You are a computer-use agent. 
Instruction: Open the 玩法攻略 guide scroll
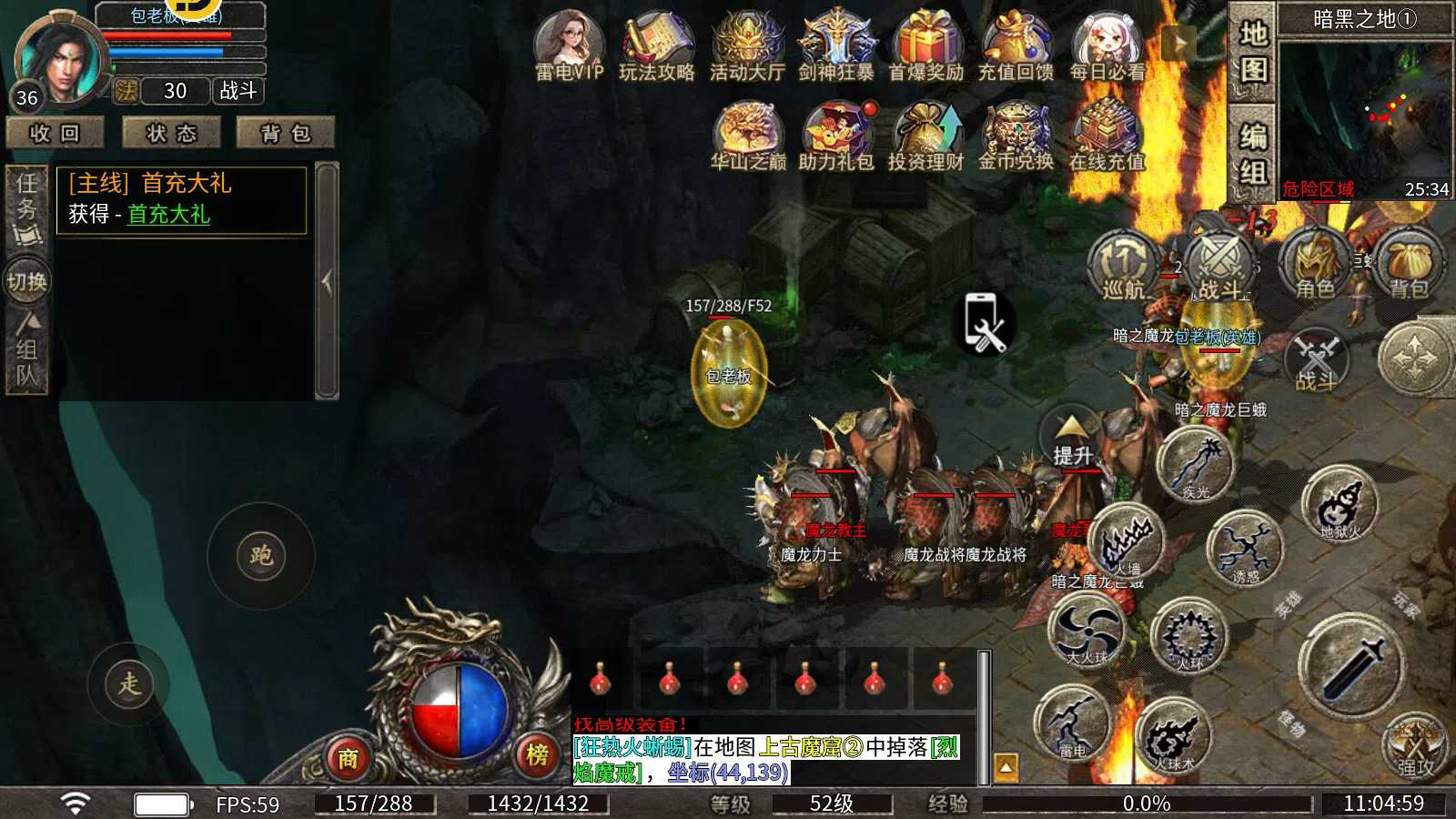point(657,45)
